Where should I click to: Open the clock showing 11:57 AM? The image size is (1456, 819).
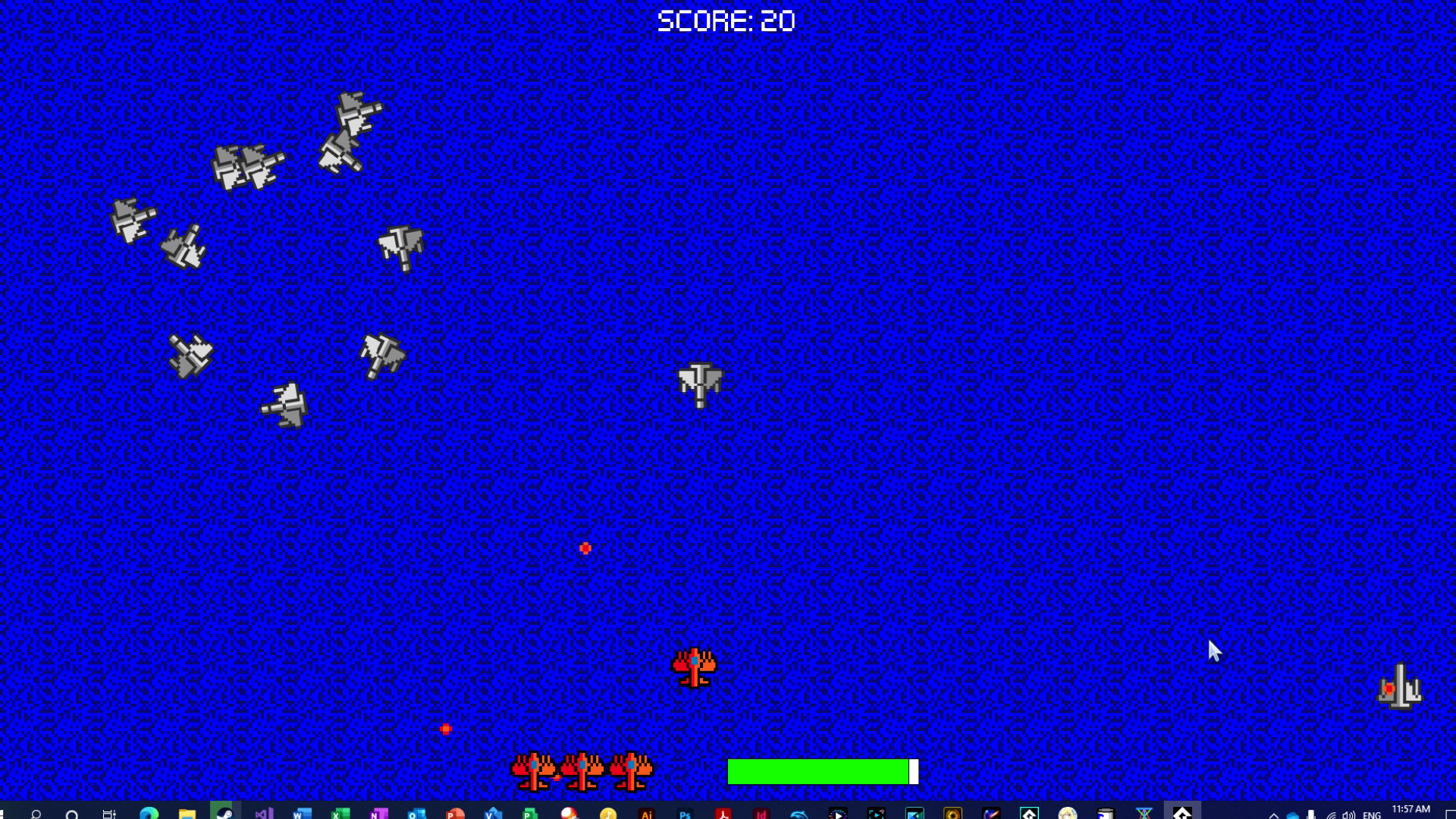[x=1411, y=810]
